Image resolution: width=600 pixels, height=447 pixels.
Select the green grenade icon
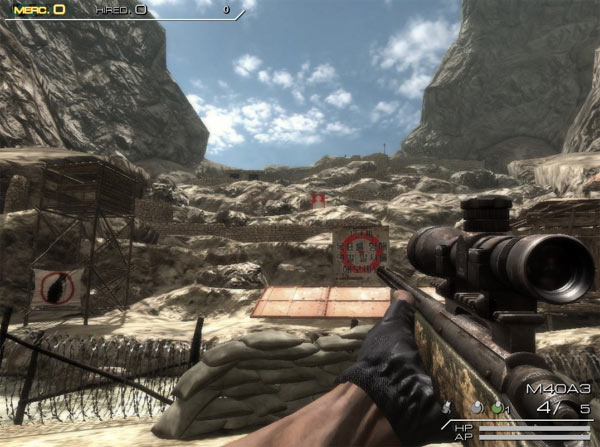pyautogui.click(x=497, y=408)
